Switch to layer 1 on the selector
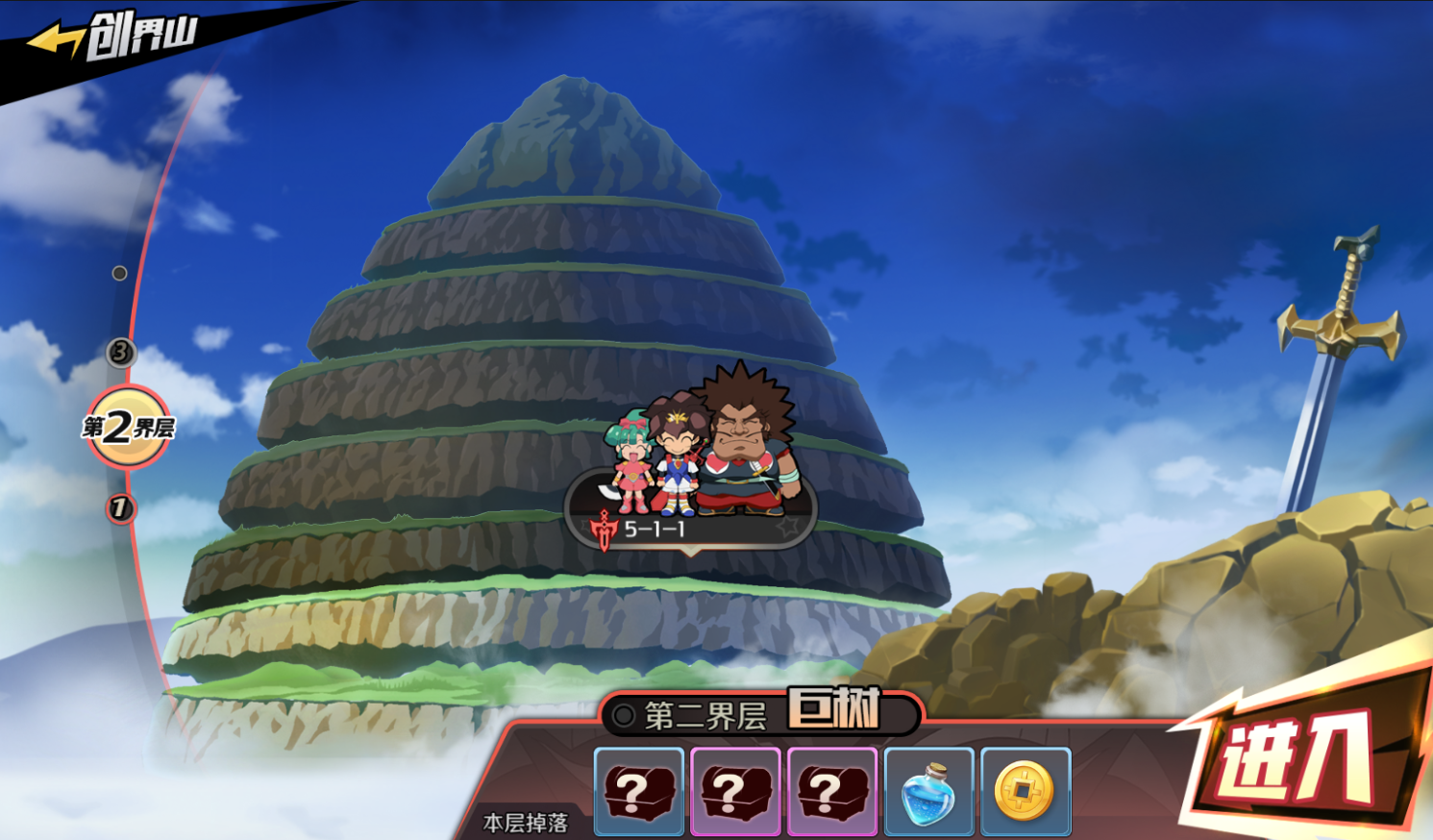Screen dimensions: 1433x840 pyautogui.click(x=120, y=507)
